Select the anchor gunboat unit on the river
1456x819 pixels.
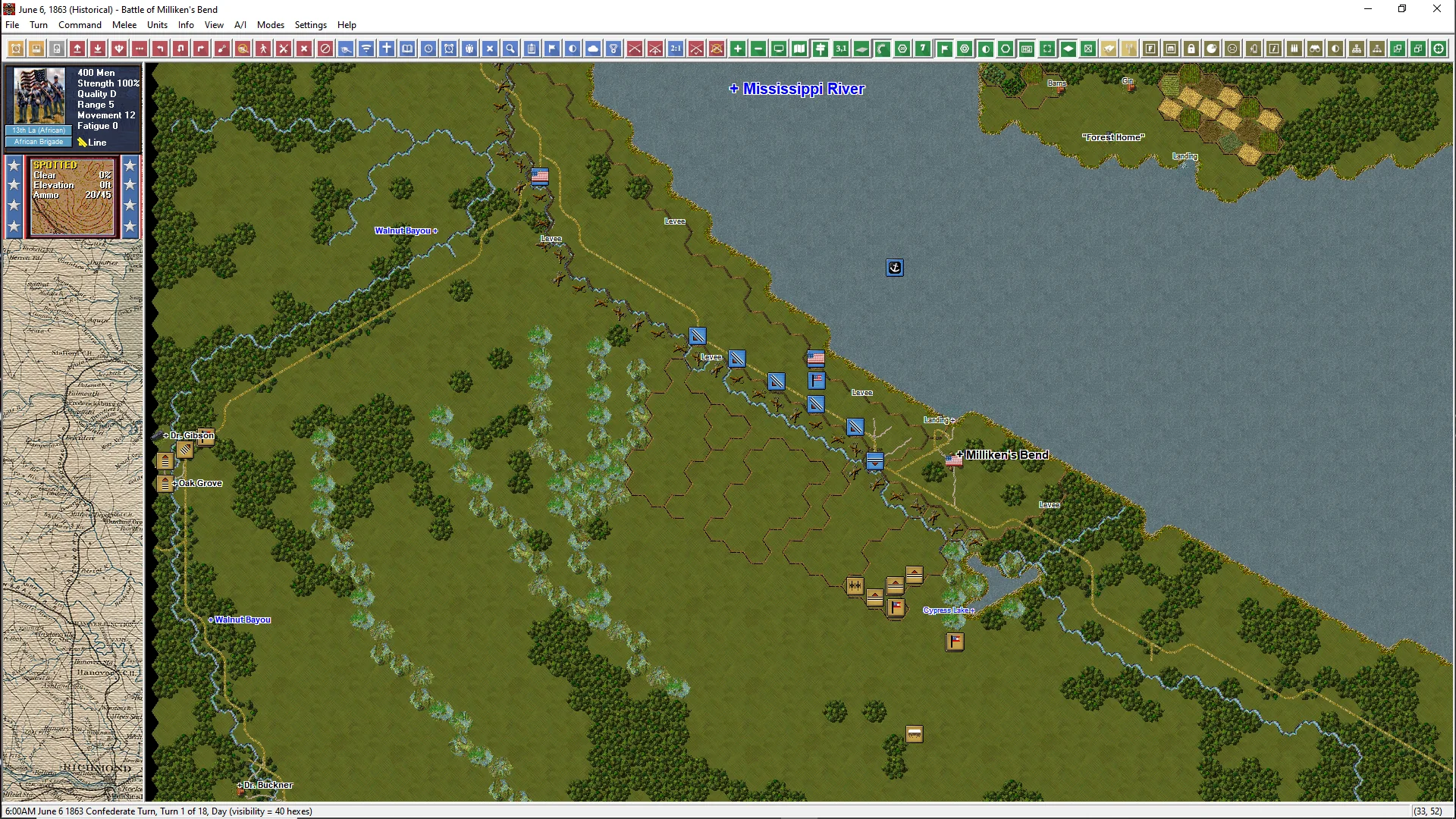click(x=895, y=268)
